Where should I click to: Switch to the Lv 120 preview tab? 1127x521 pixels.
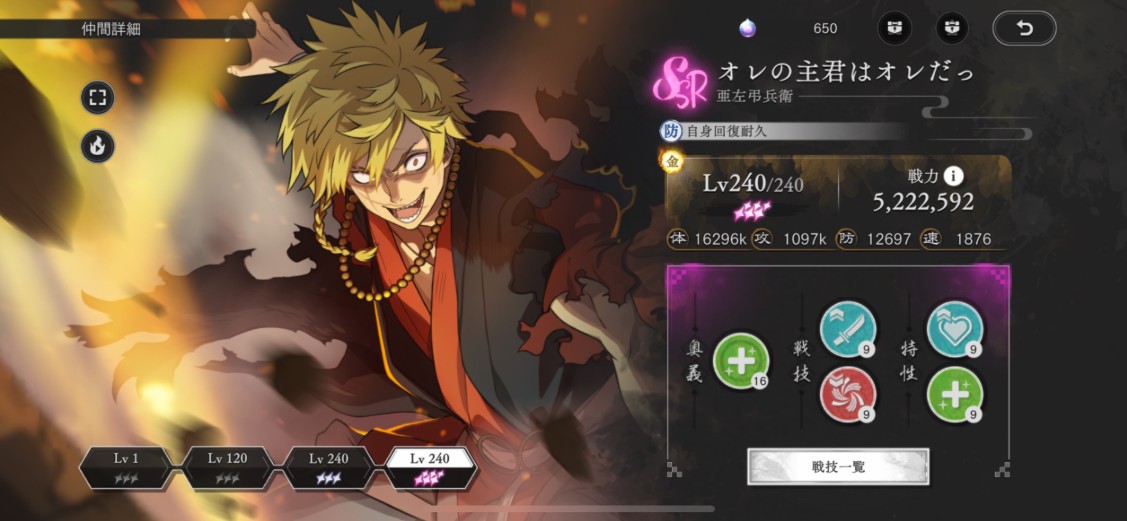click(228, 467)
